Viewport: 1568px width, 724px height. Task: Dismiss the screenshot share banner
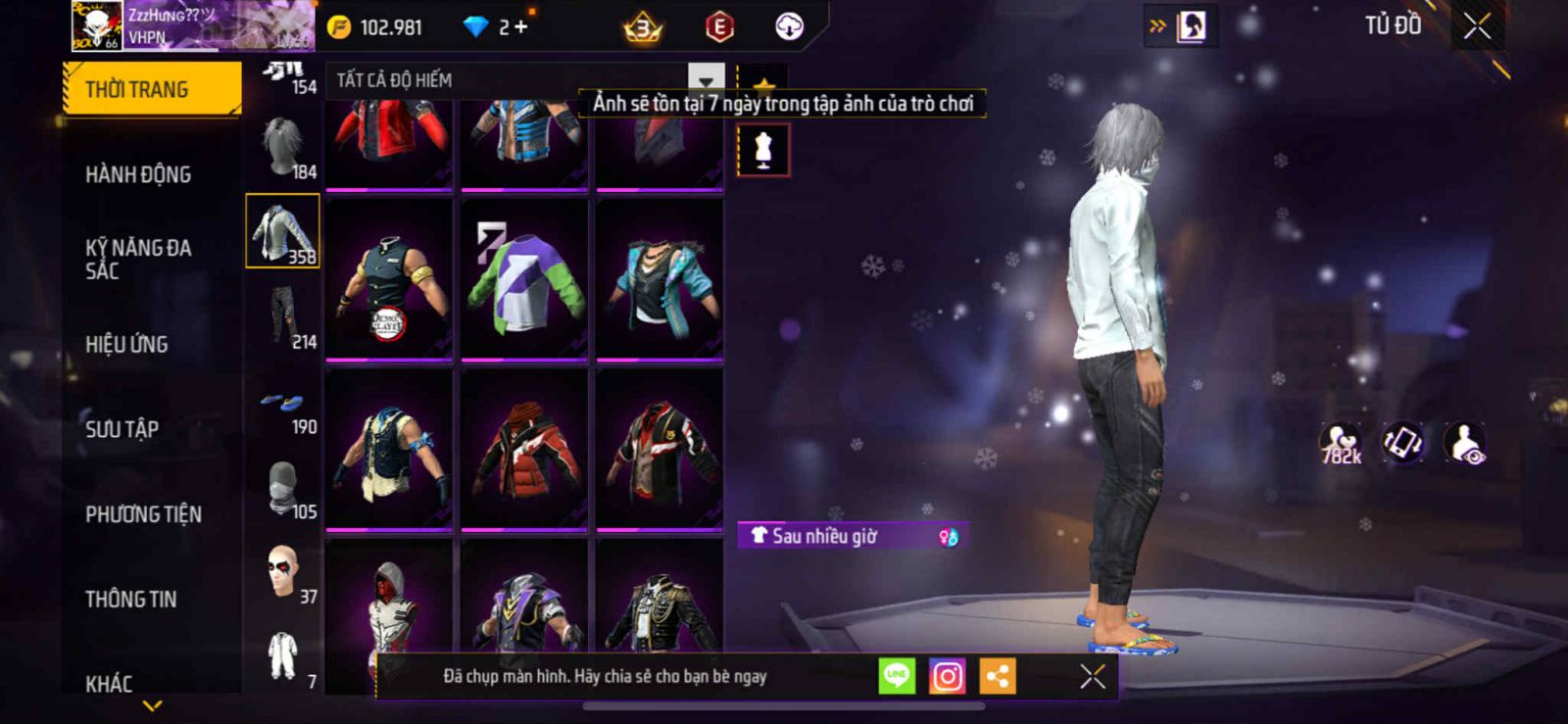click(x=1093, y=676)
